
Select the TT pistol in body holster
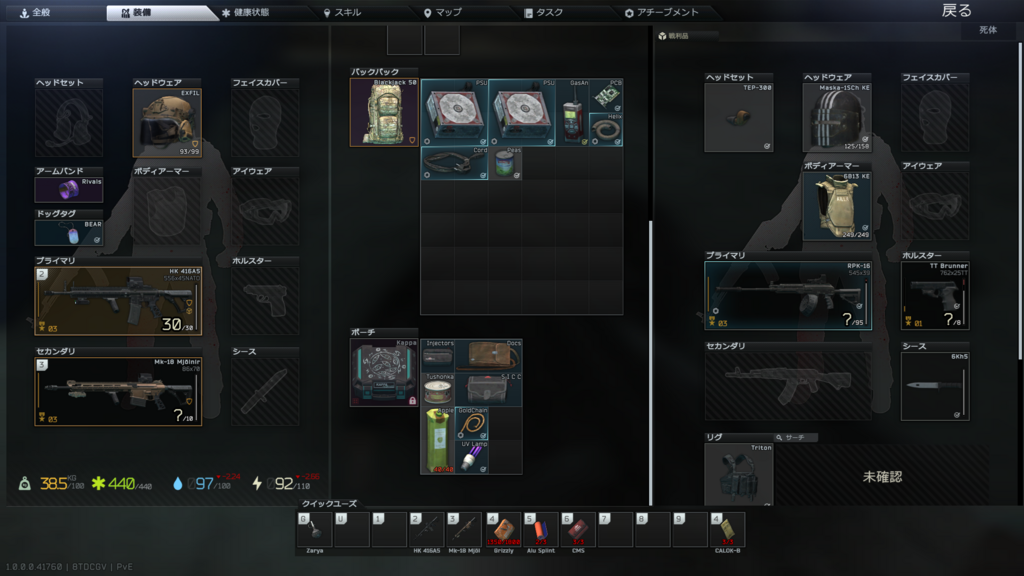click(x=934, y=295)
